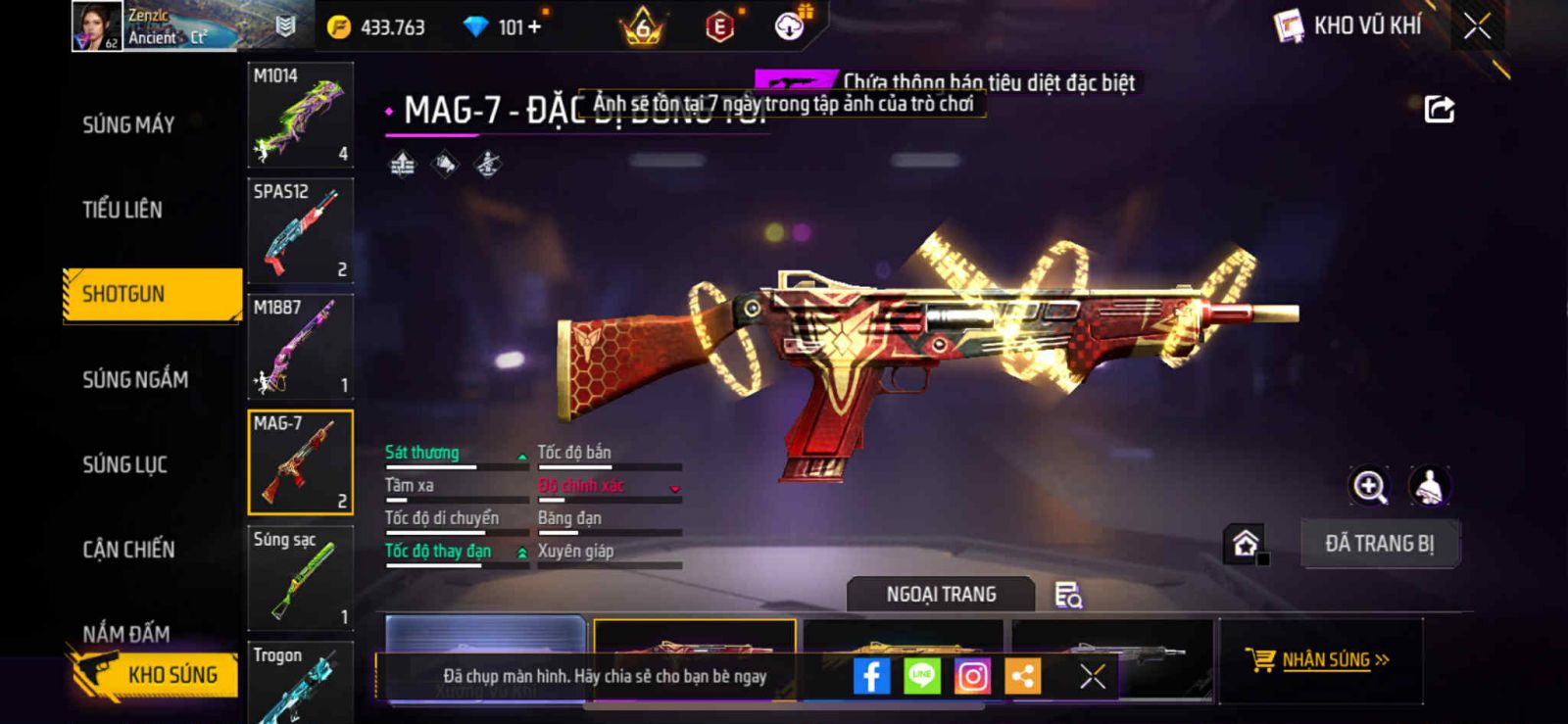Show the SÚNG NGẮM category

135,379
